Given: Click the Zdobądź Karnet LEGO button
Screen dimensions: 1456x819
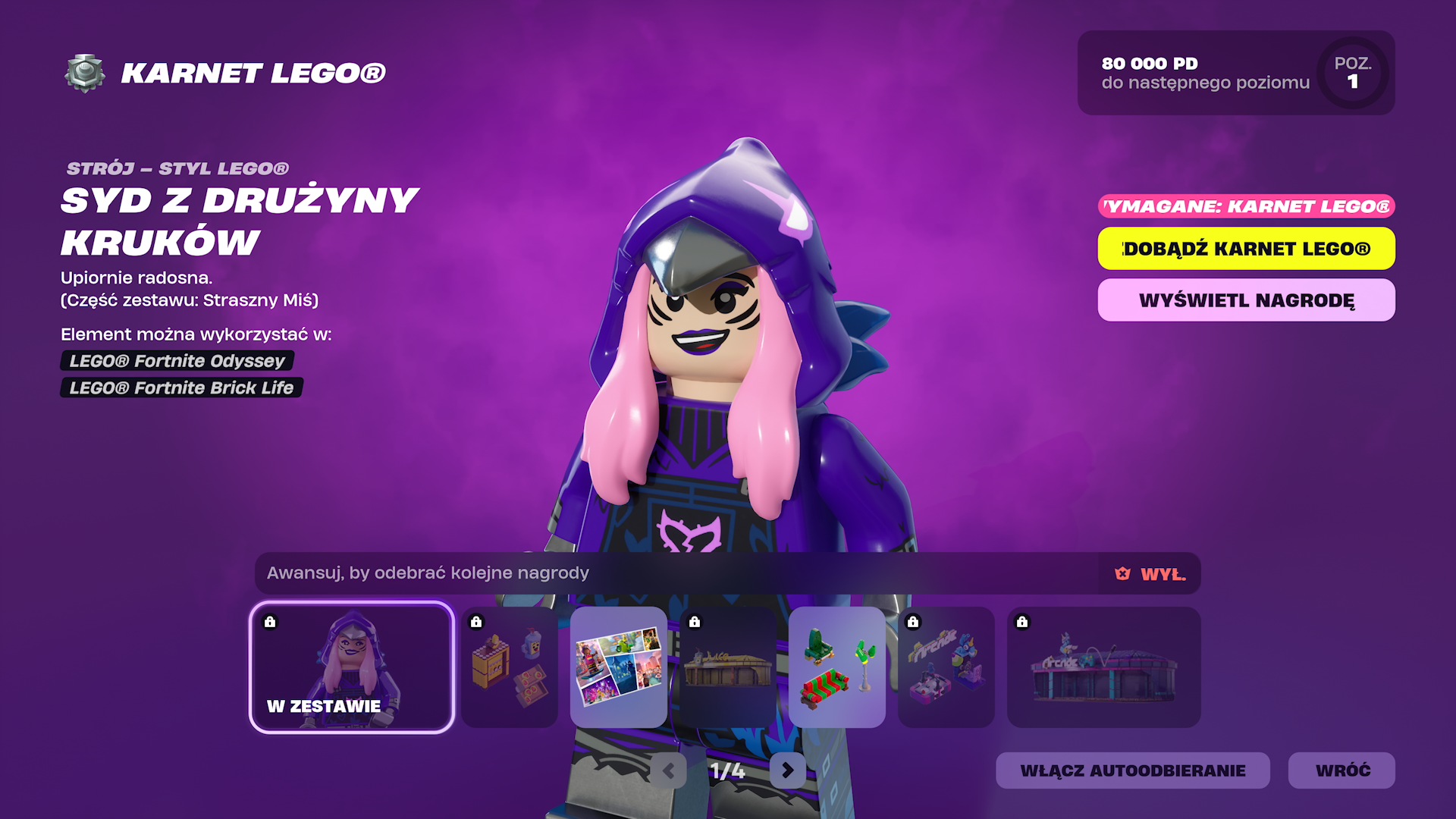Looking at the screenshot, I should click(1246, 249).
